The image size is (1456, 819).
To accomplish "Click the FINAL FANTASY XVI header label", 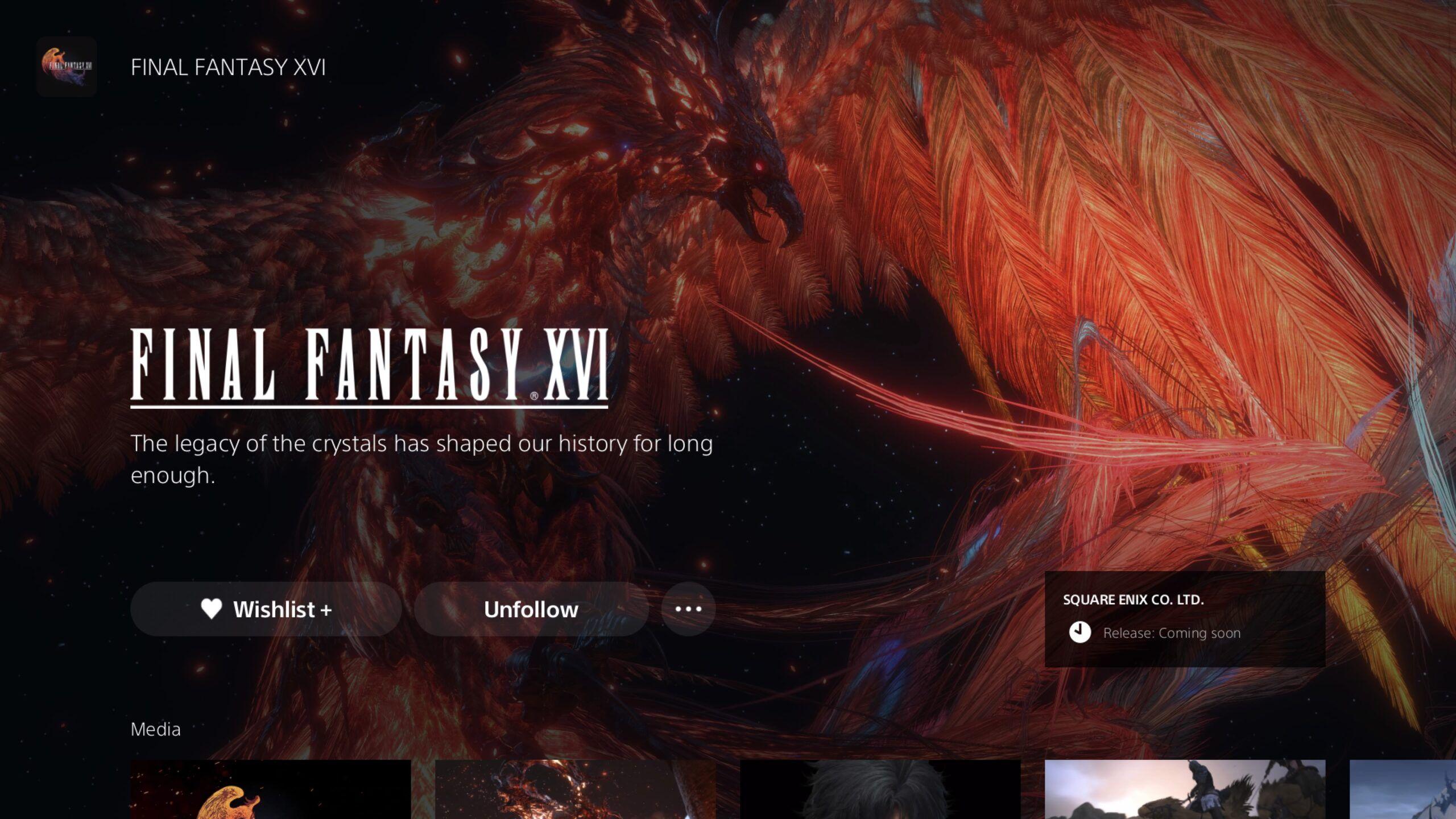I will tap(227, 67).
